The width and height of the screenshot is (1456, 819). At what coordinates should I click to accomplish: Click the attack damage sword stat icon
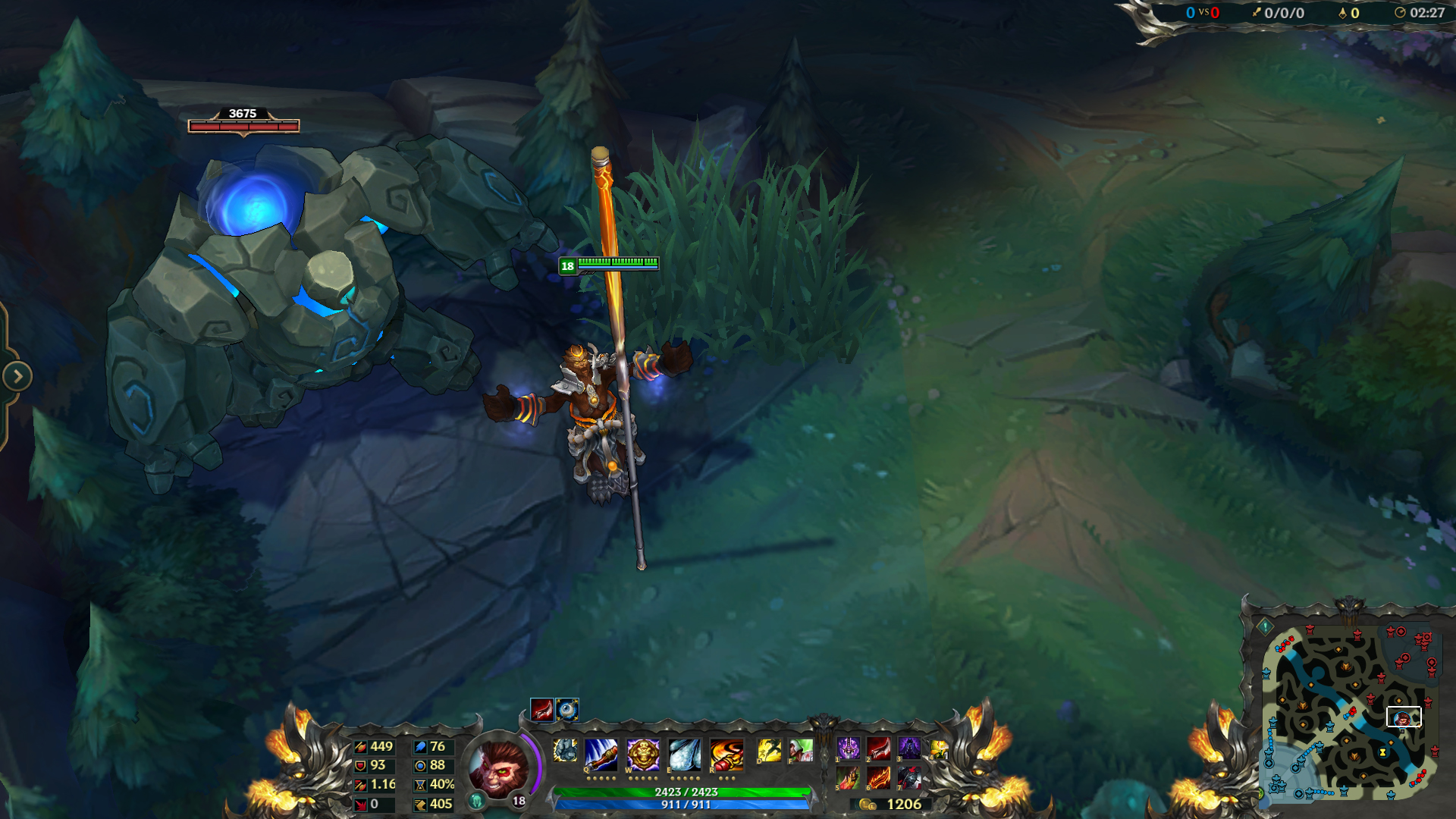pyautogui.click(x=359, y=748)
